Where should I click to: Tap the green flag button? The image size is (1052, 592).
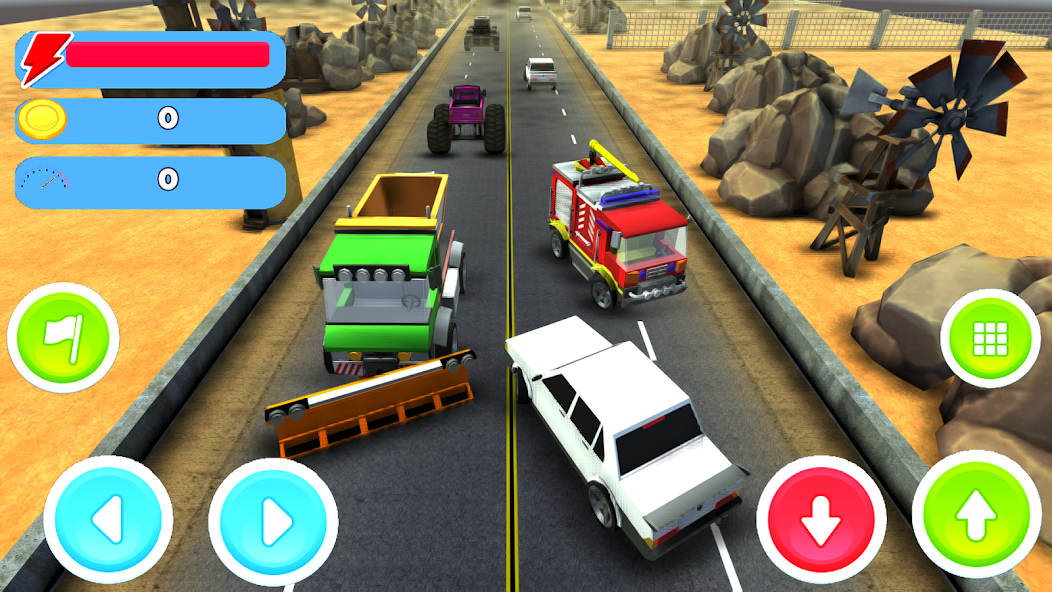point(62,338)
